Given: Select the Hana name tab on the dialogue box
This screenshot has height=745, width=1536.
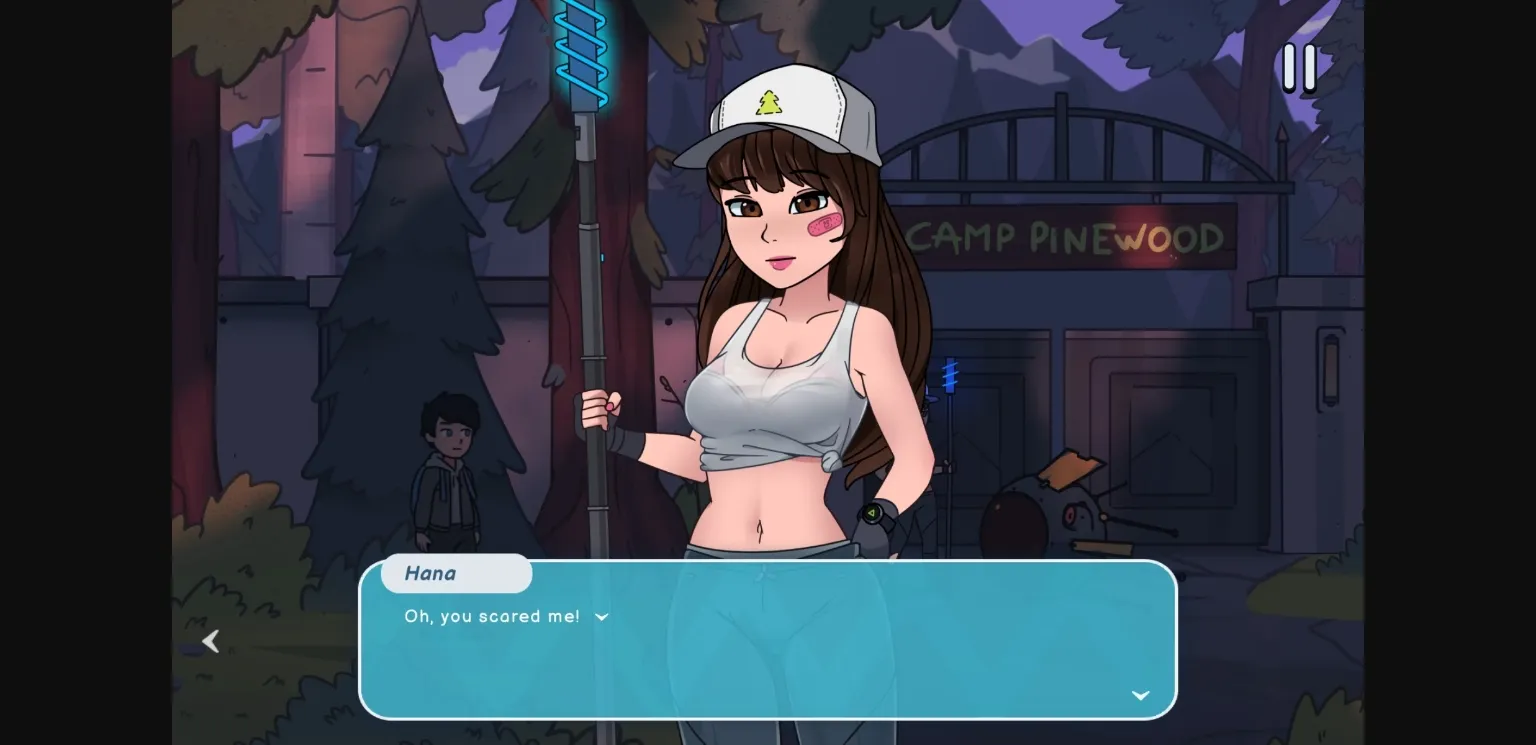Looking at the screenshot, I should tap(455, 573).
